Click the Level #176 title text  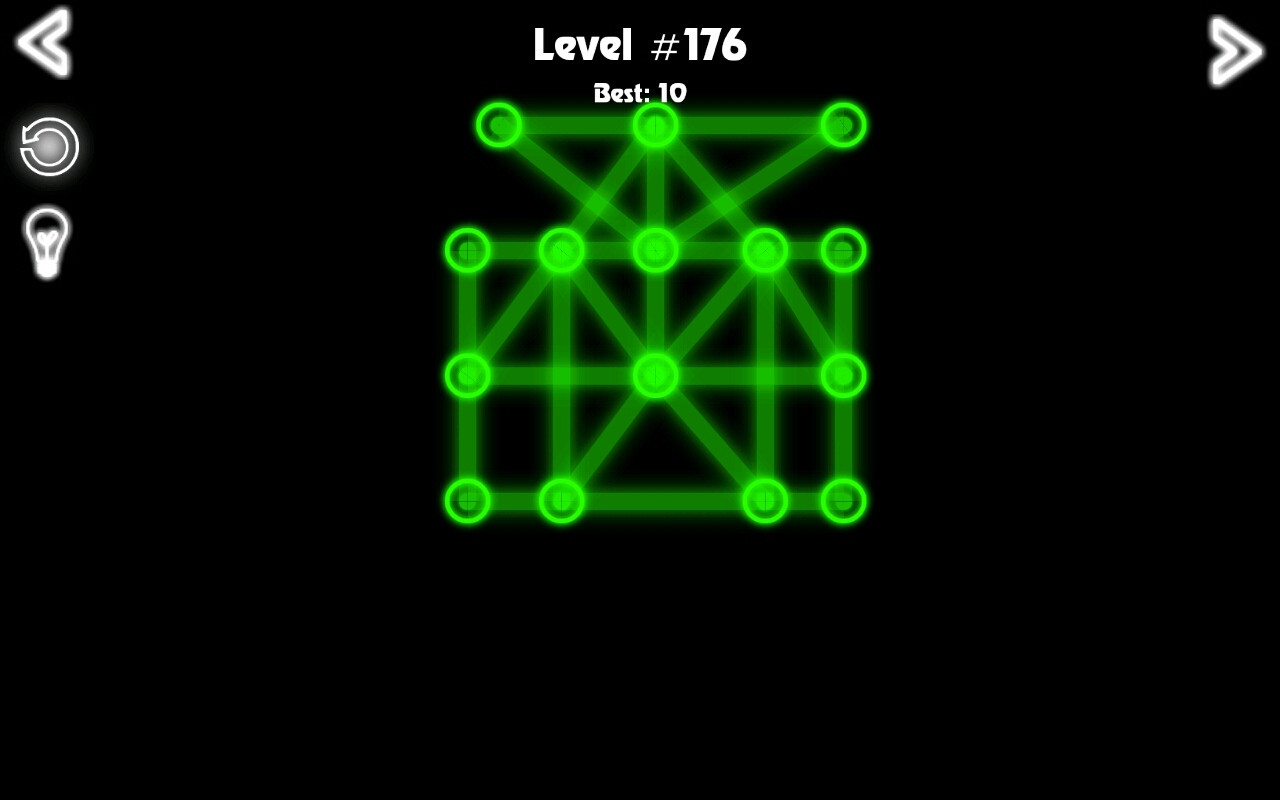tap(640, 44)
